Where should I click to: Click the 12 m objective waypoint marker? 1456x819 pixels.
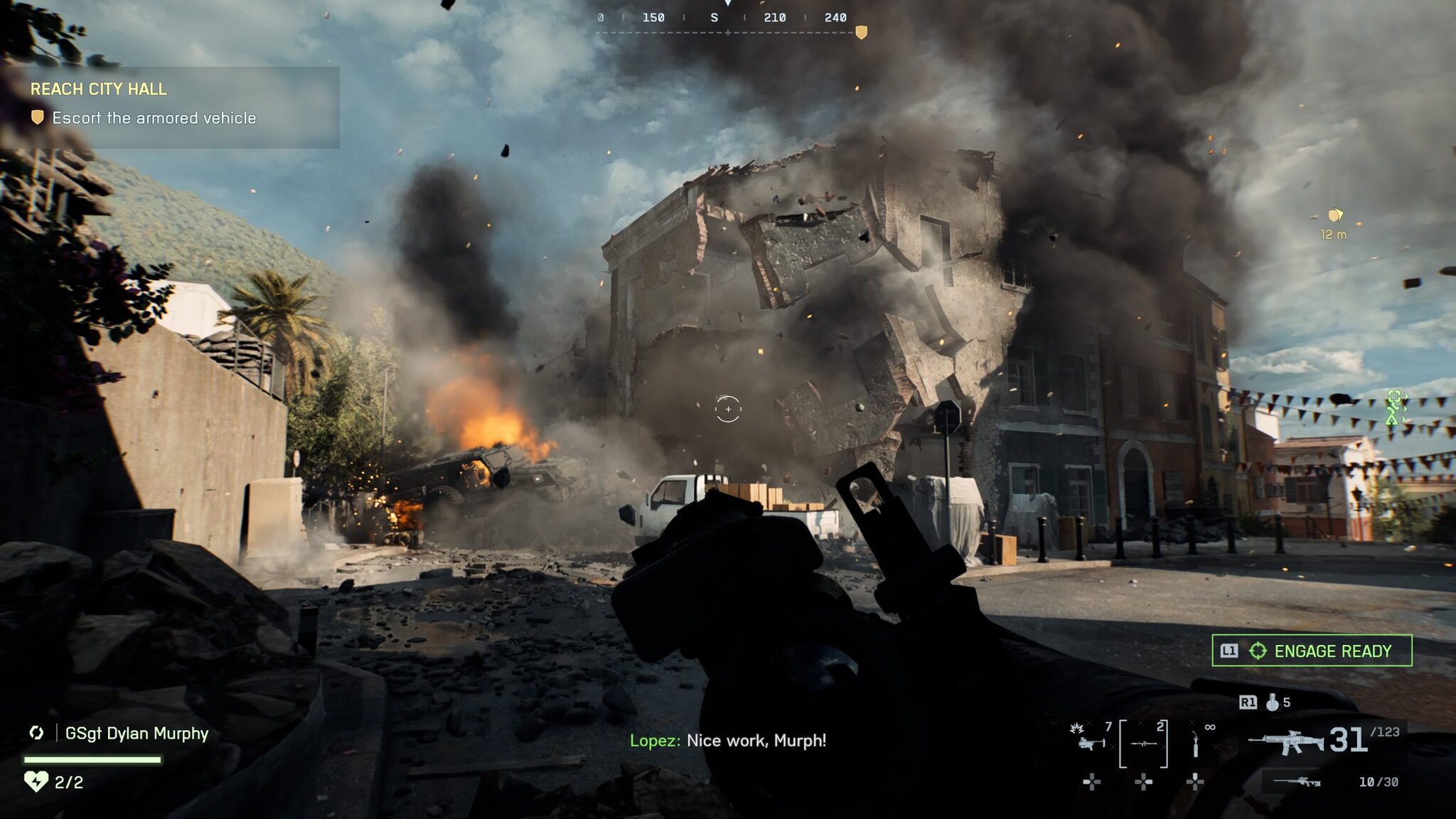1334,215
